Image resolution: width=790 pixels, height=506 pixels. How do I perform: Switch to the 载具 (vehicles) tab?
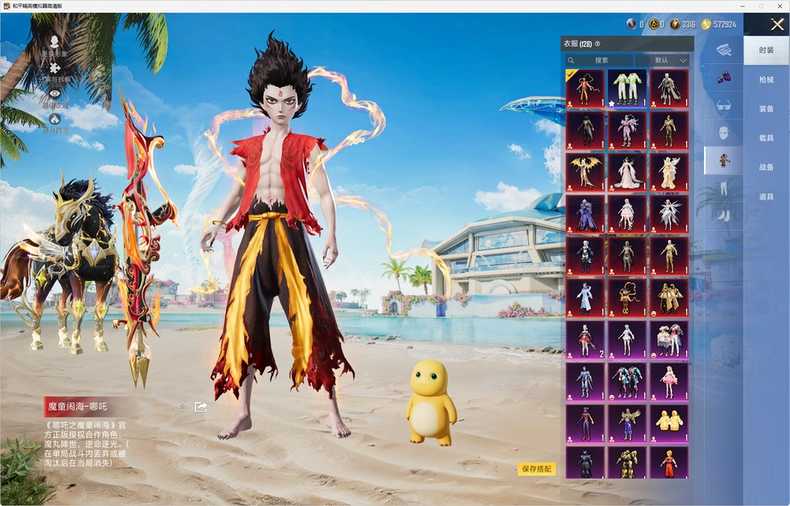[x=766, y=138]
